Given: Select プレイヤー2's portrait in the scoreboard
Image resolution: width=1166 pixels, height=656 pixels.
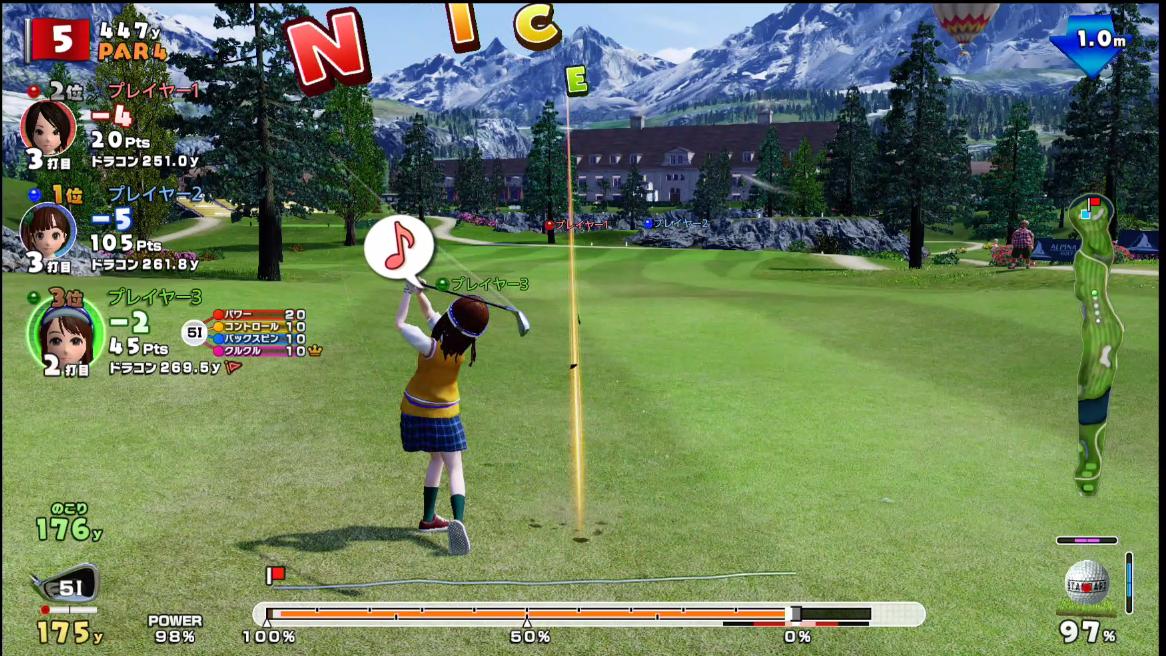Looking at the screenshot, I should coord(48,229).
